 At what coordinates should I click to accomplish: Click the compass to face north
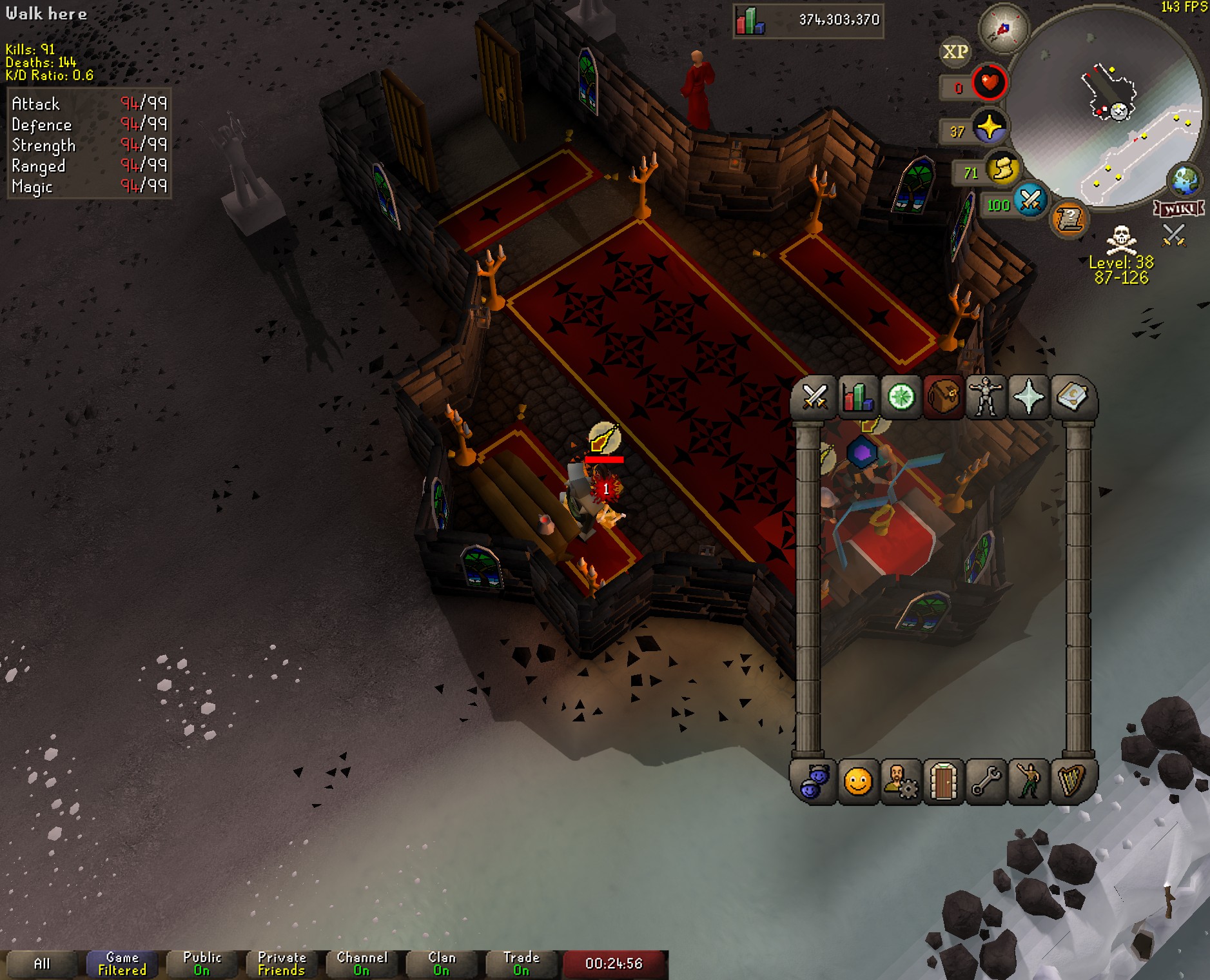pos(1003,29)
